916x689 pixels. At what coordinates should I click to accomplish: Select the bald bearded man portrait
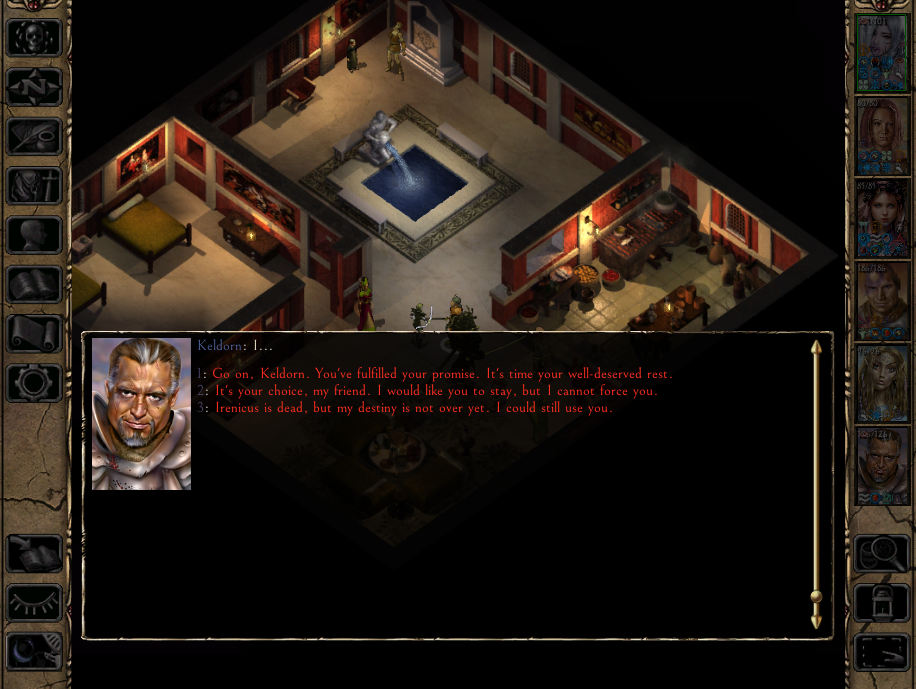click(882, 466)
